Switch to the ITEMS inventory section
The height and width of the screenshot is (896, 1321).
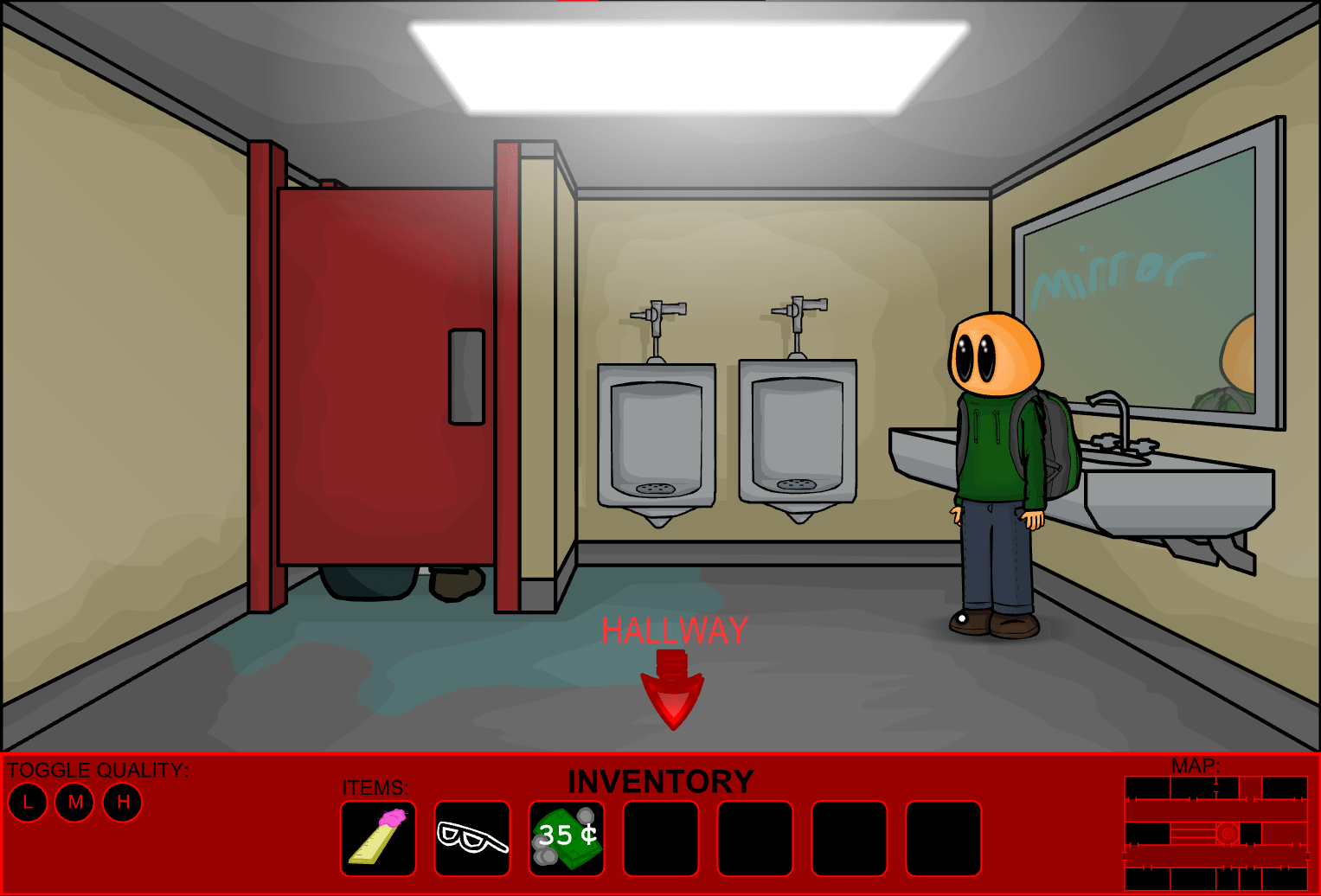pyautogui.click(x=375, y=788)
